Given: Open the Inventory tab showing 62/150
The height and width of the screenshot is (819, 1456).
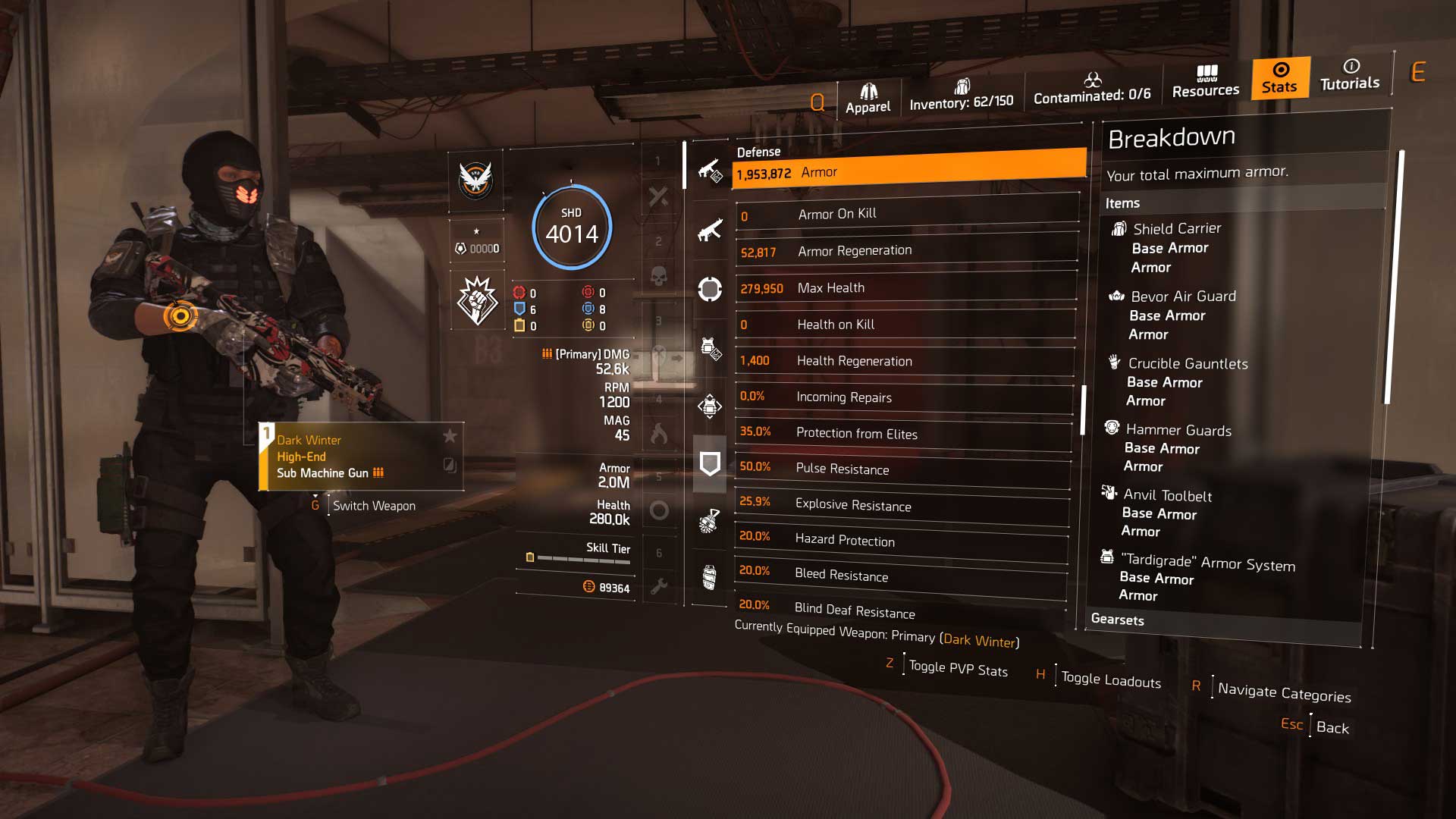Looking at the screenshot, I should (x=961, y=97).
